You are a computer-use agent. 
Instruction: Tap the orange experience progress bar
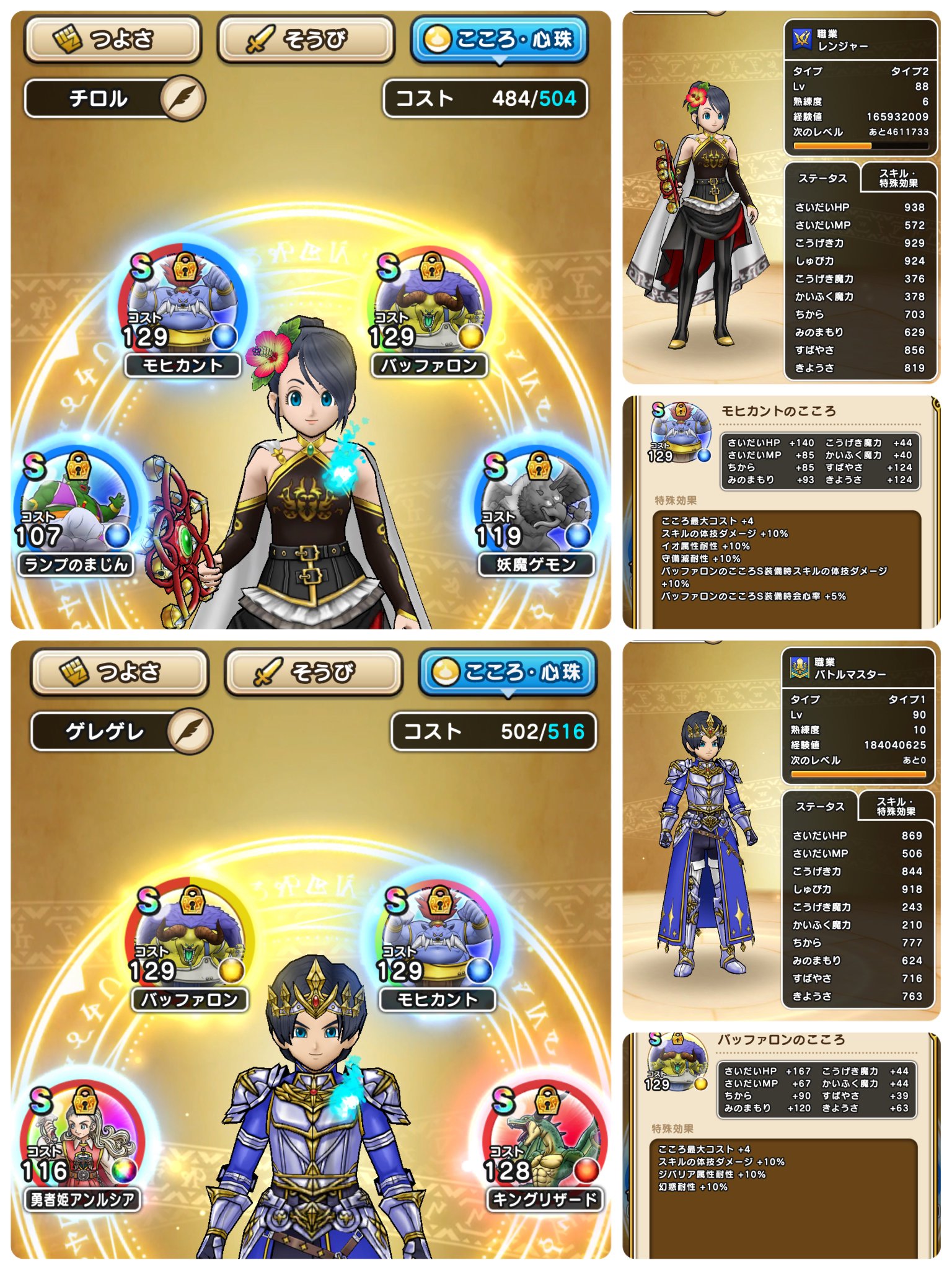pos(862,145)
